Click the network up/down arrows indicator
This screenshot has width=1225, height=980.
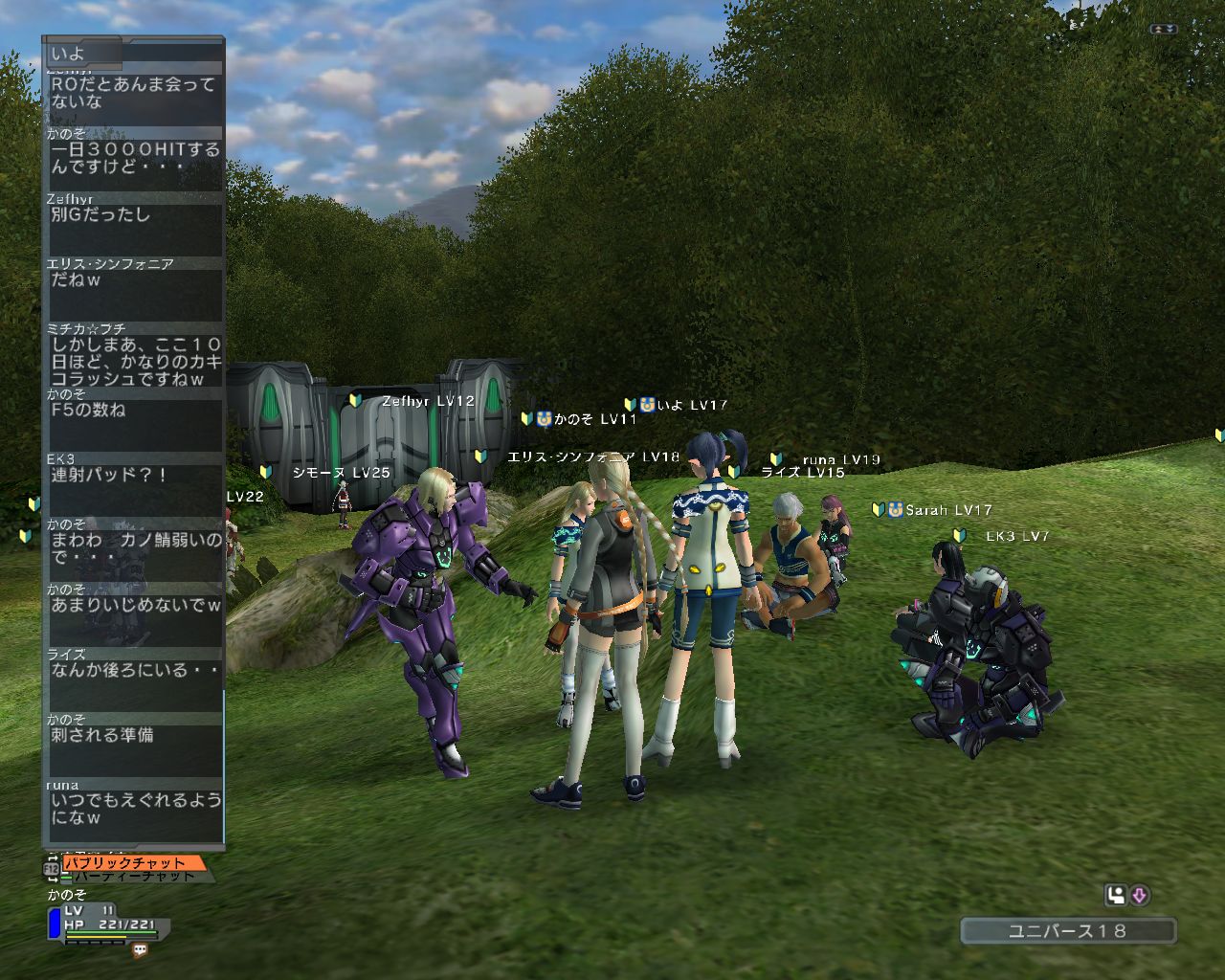(1164, 30)
